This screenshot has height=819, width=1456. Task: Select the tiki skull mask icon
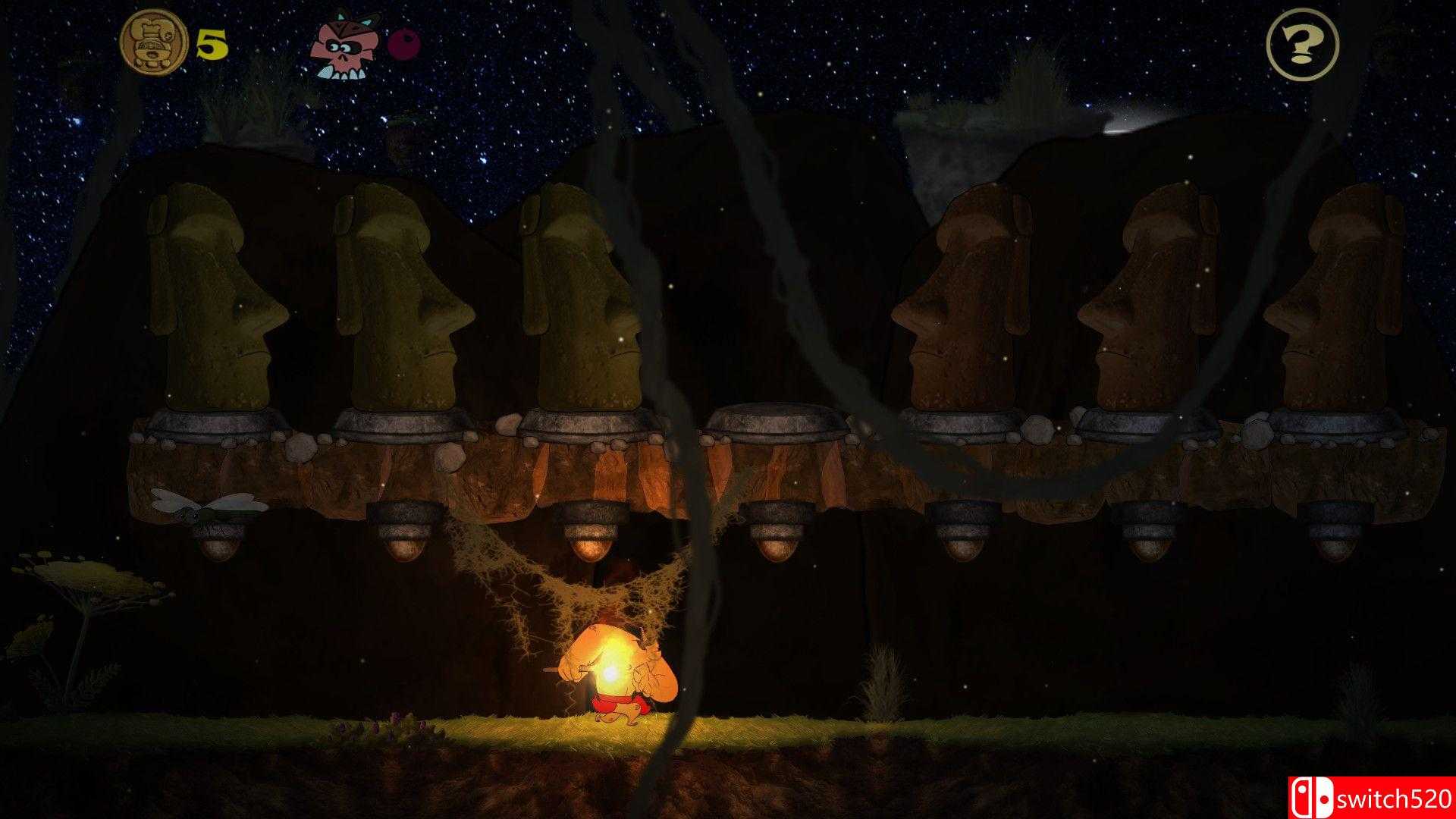point(345,45)
